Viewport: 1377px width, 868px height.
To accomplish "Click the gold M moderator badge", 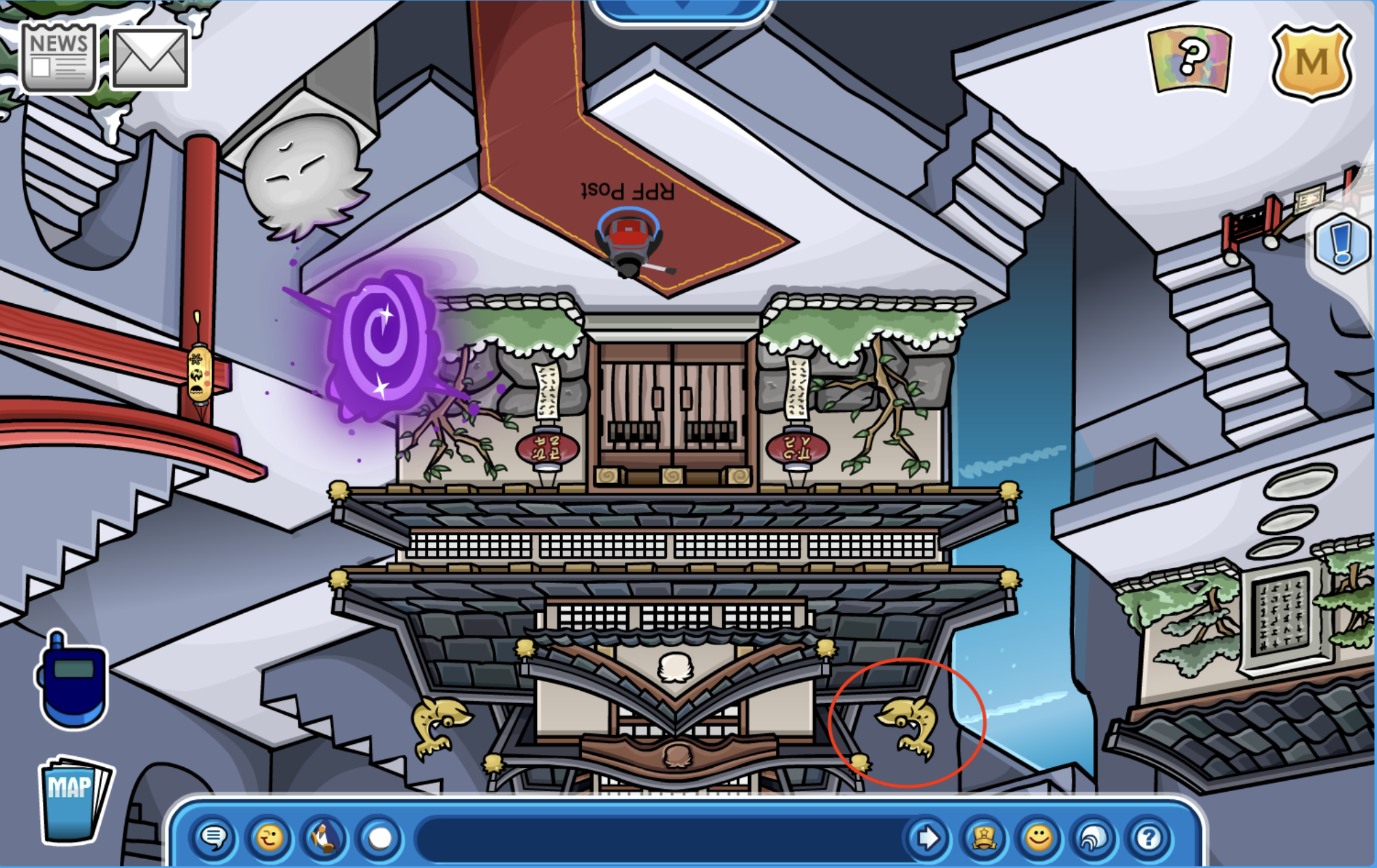I will click(1312, 63).
